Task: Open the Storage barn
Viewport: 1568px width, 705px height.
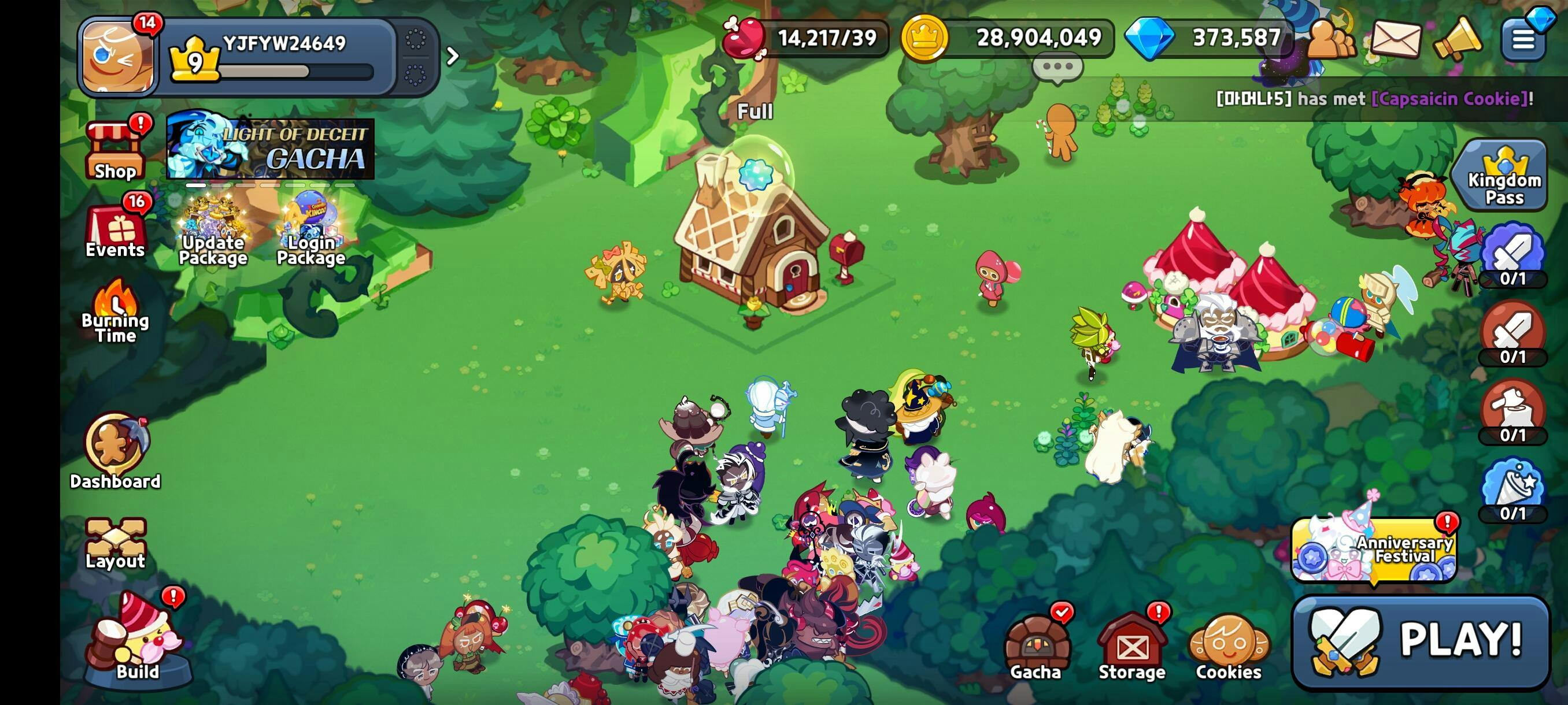Action: 1131,646
